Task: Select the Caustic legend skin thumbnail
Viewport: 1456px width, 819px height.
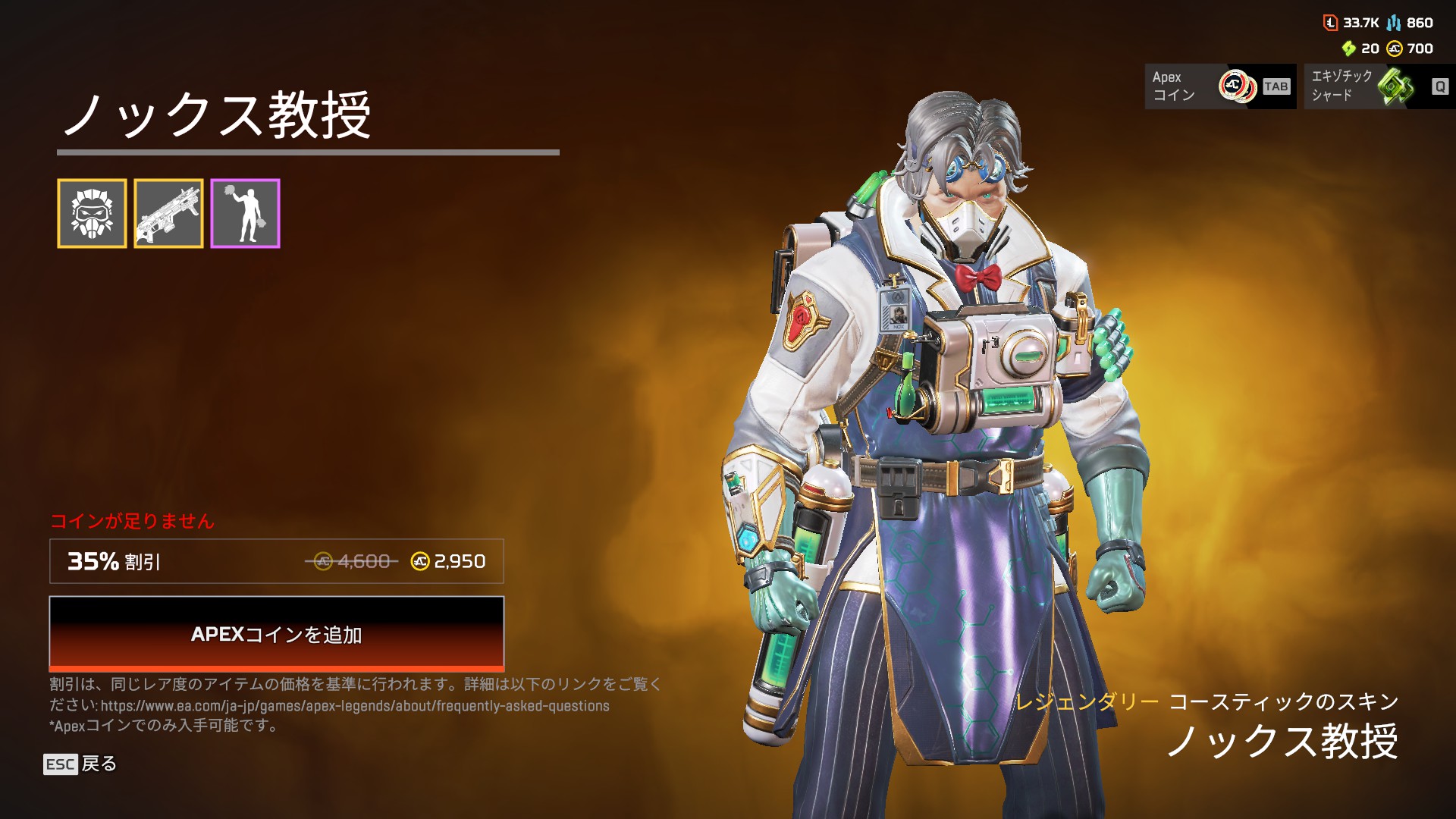Action: (92, 214)
